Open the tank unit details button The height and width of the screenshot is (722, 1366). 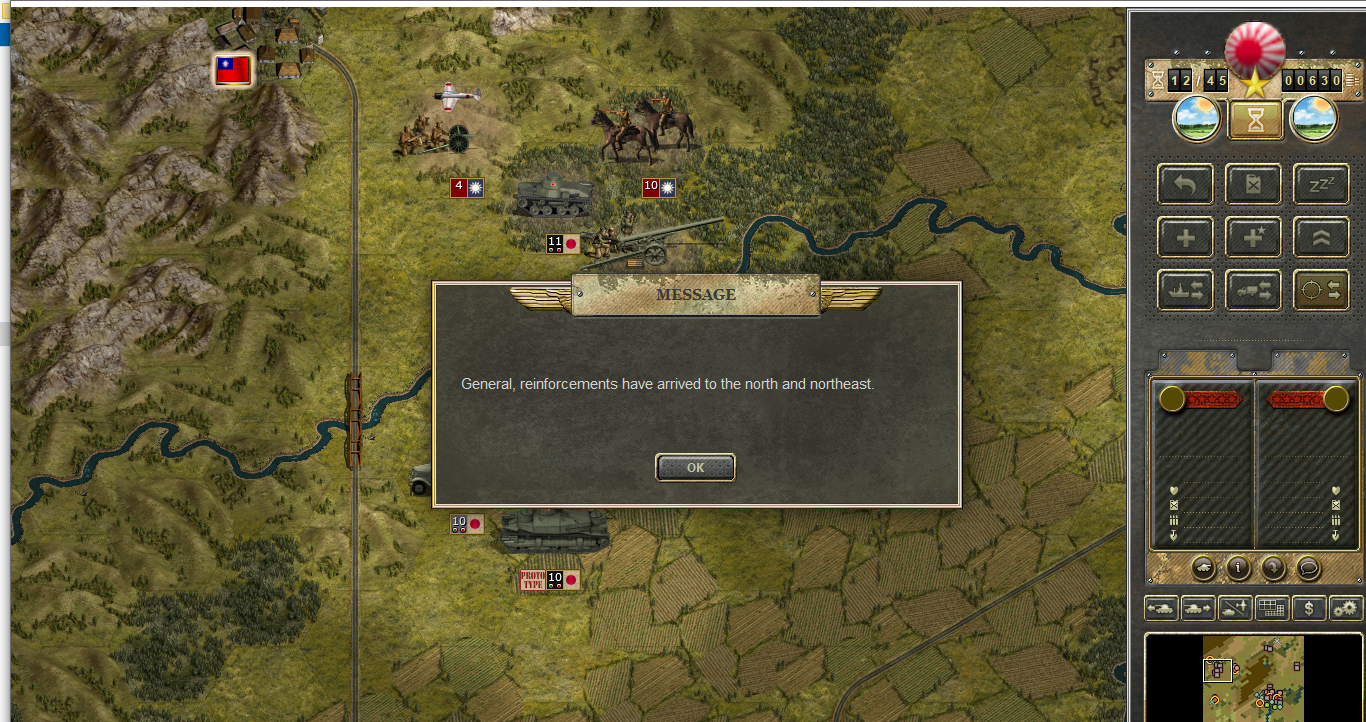point(1204,569)
